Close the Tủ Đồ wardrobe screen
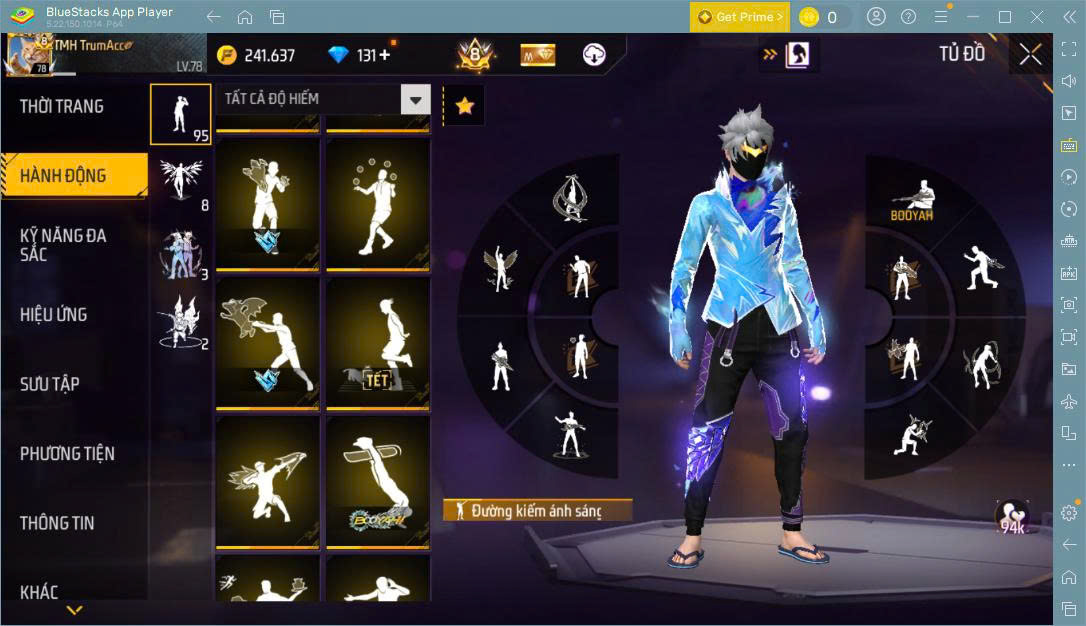This screenshot has height=626, width=1086. coord(1030,54)
